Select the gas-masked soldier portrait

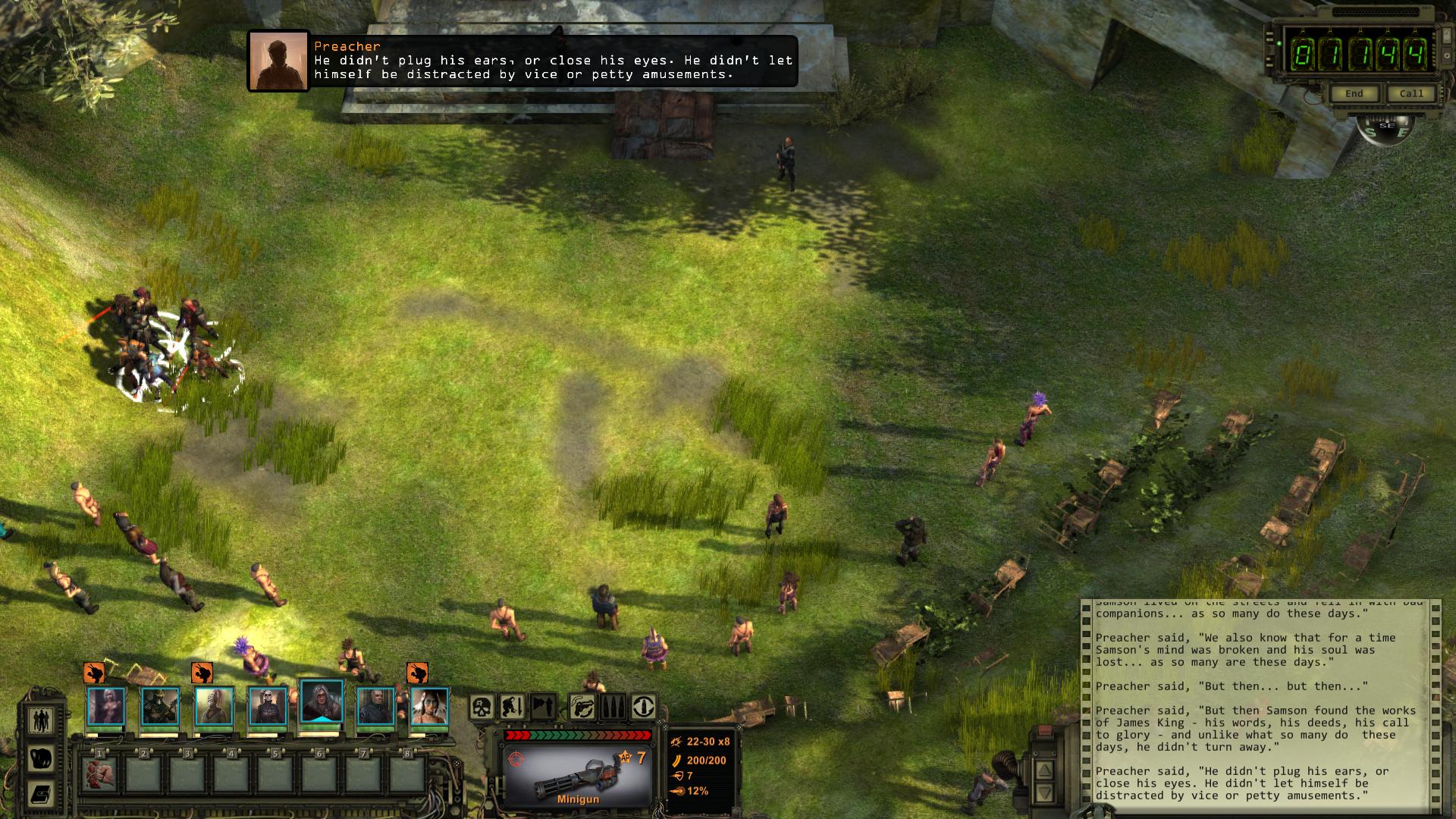pos(160,707)
